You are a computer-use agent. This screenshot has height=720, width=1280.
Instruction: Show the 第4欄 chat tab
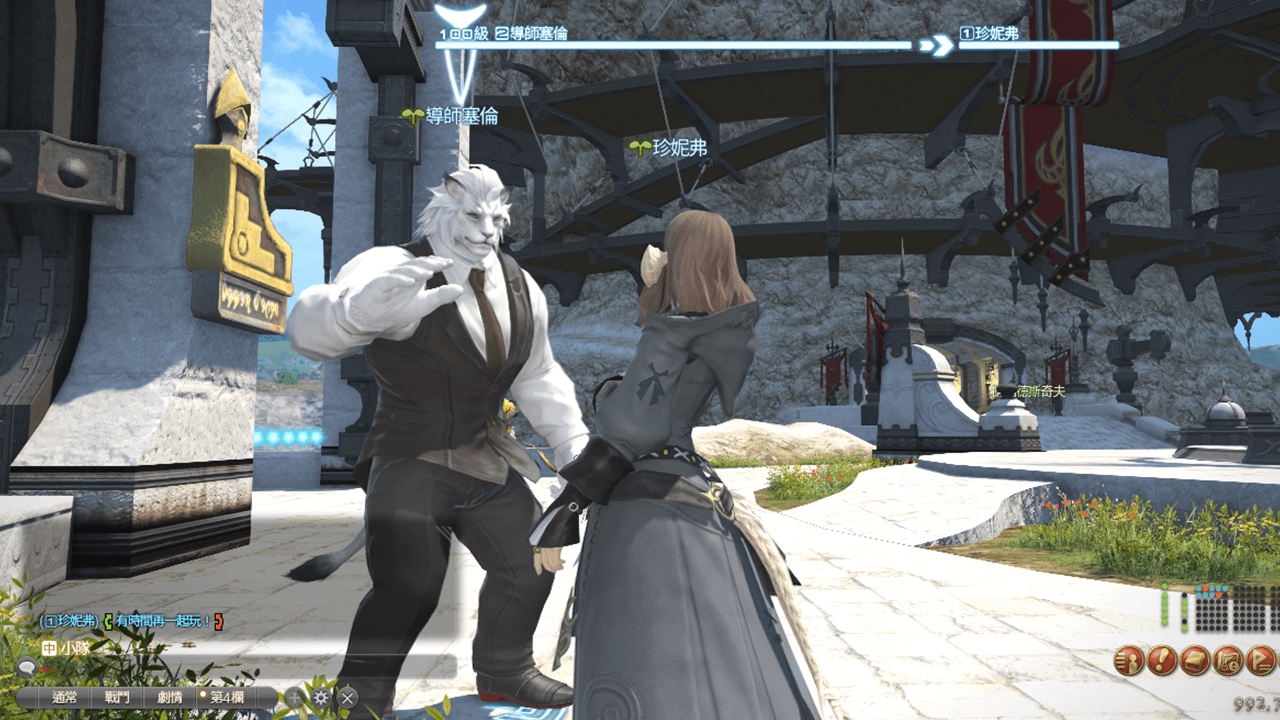(226, 698)
